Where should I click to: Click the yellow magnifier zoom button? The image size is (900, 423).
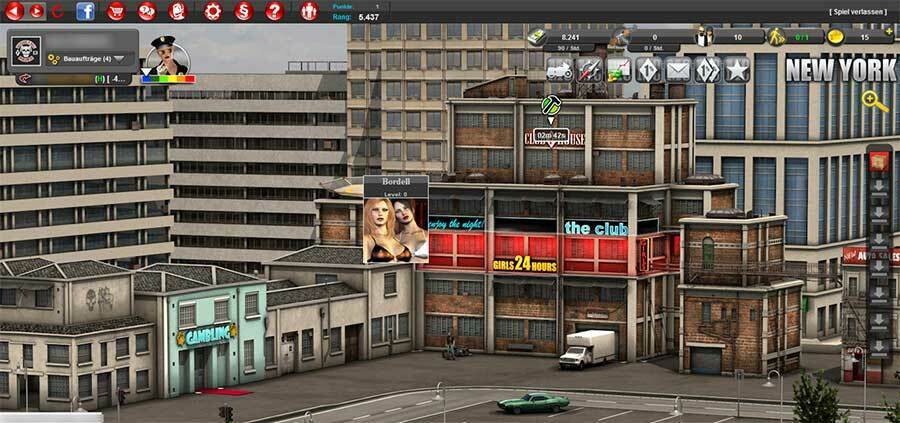(x=875, y=100)
